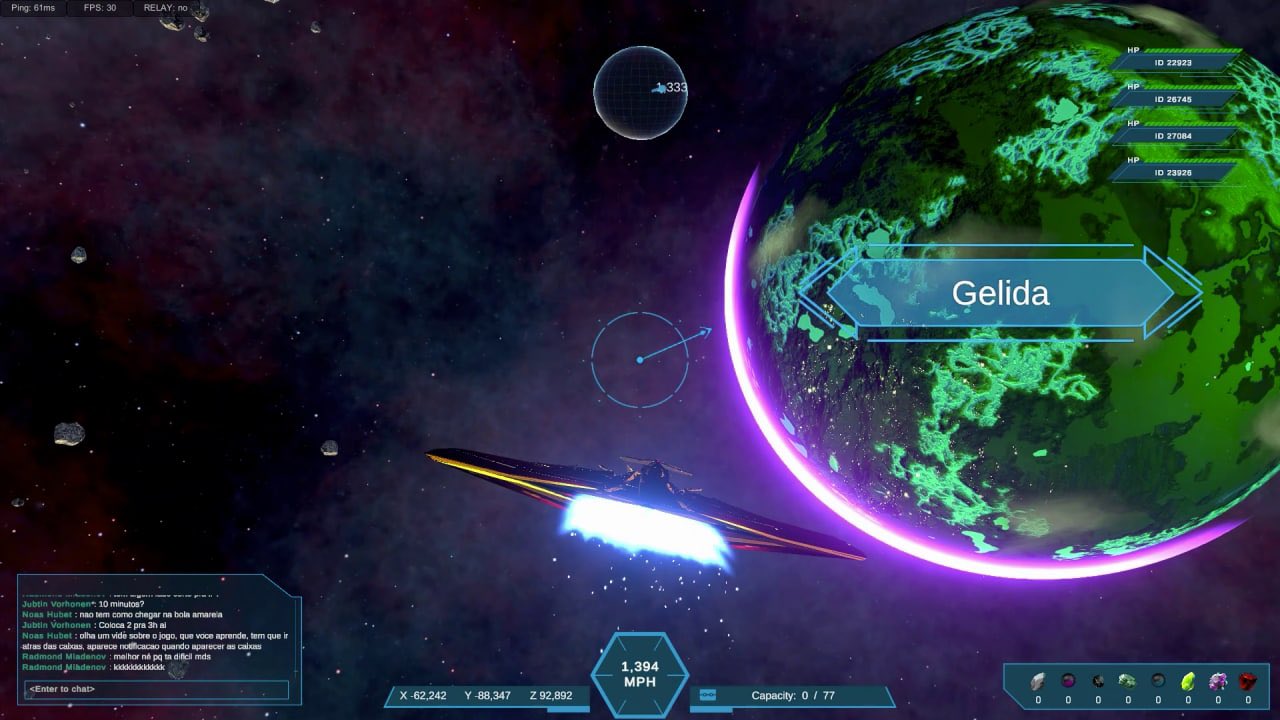Select the pink crystal cluster resource icon
1280x720 pixels.
click(1218, 681)
